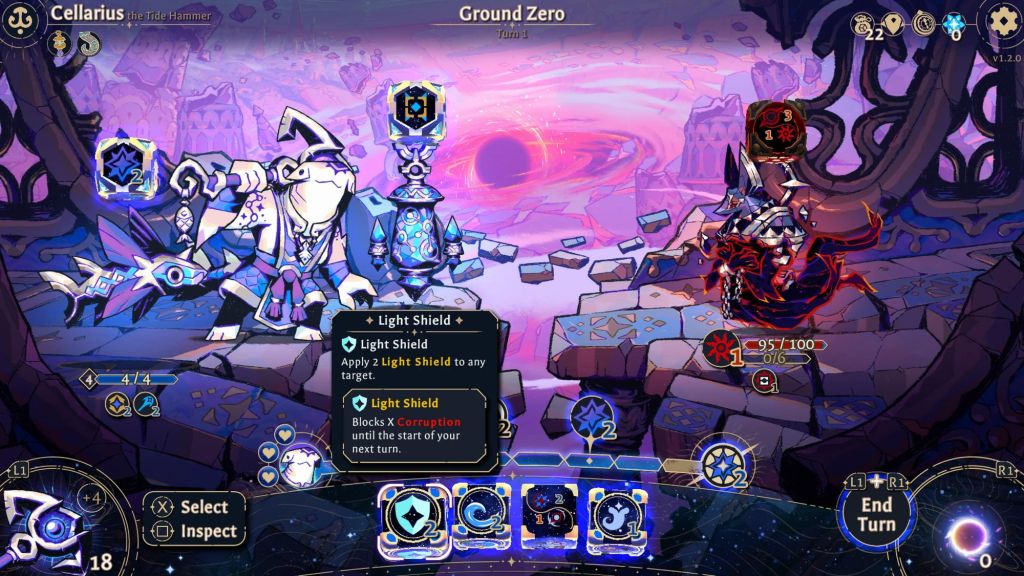Inspect the silver serpent relic icon
The image size is (1024, 576).
pos(88,43)
